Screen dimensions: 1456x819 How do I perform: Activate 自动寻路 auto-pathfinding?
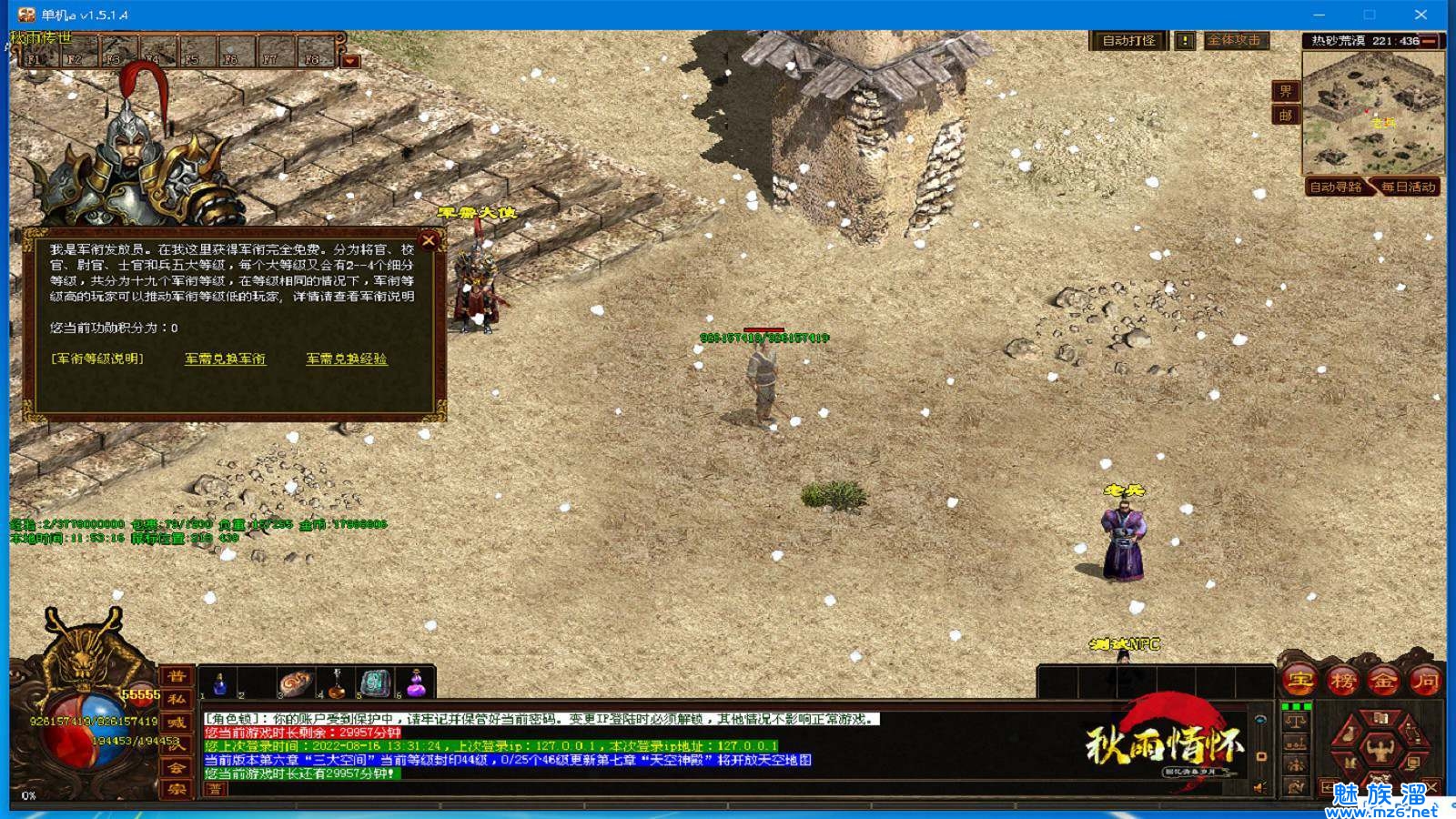pyautogui.click(x=1335, y=187)
